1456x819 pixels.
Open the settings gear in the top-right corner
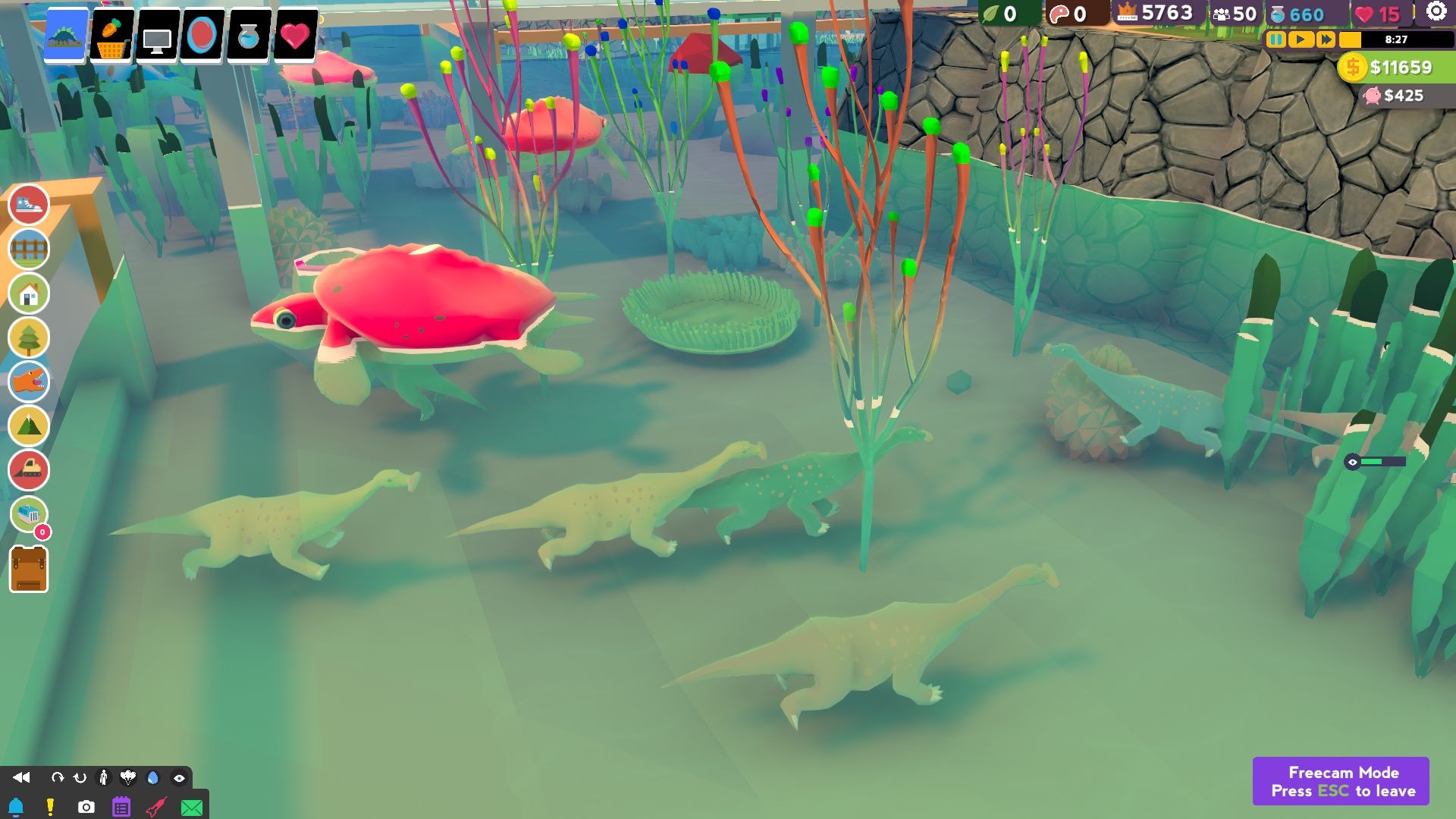tap(1438, 11)
